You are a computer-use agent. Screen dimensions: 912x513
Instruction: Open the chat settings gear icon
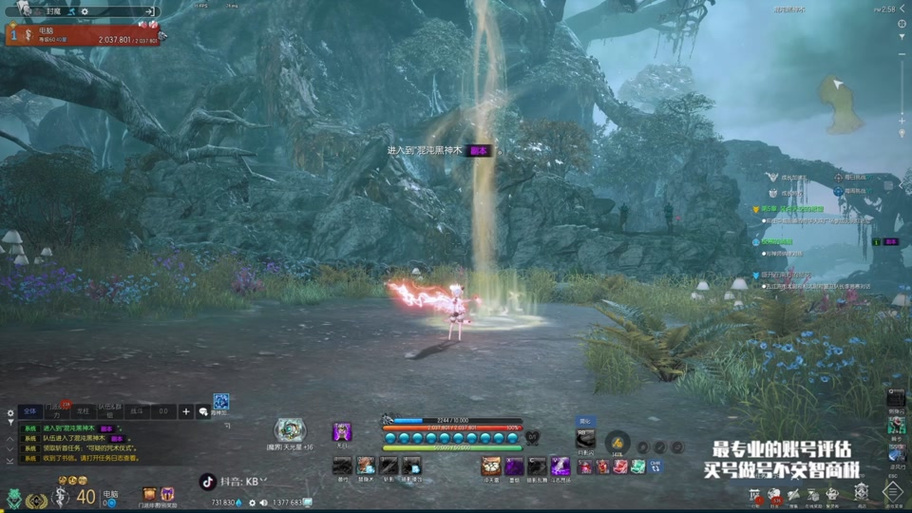(x=11, y=413)
